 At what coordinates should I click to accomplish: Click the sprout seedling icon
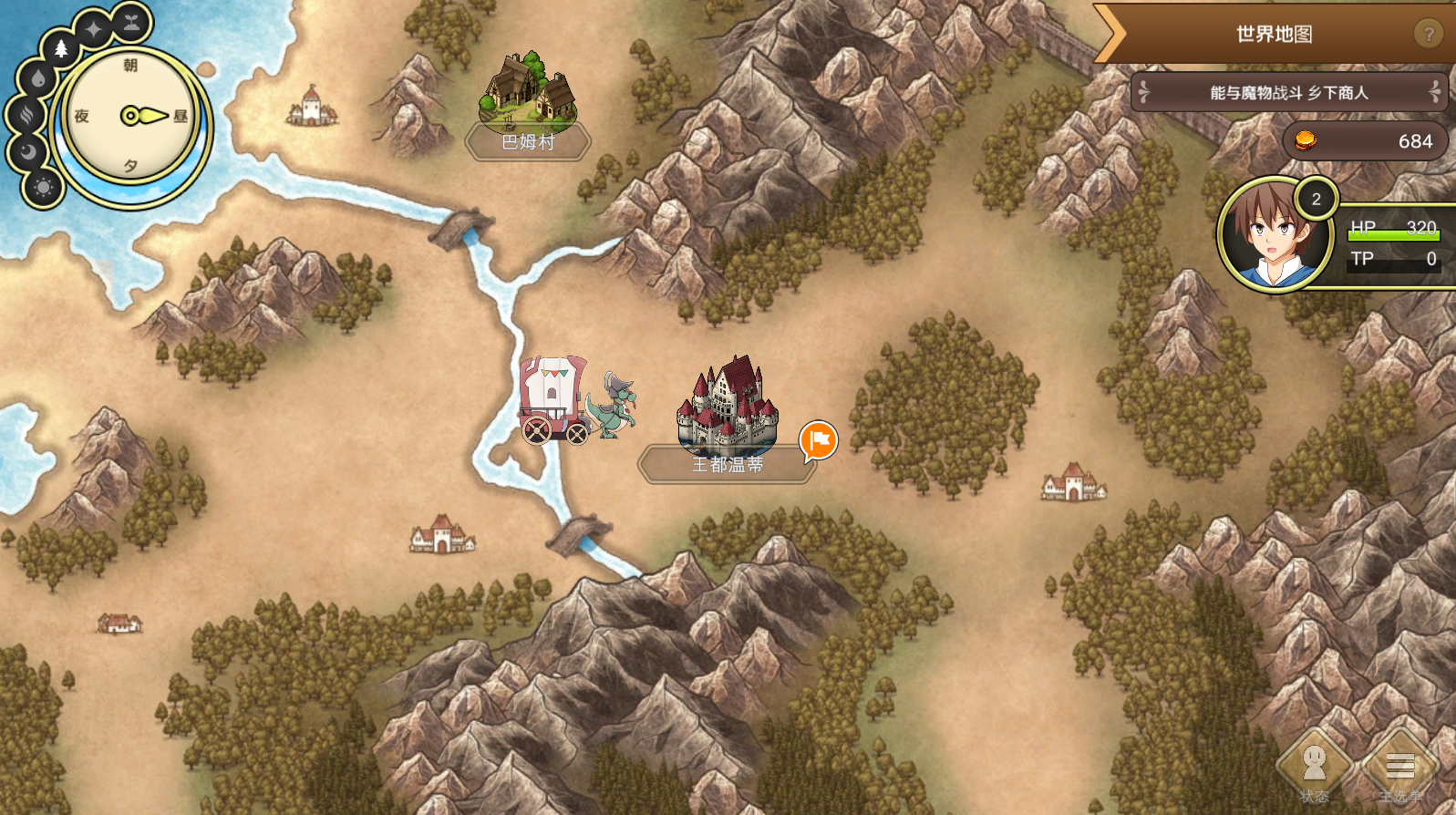tap(132, 22)
